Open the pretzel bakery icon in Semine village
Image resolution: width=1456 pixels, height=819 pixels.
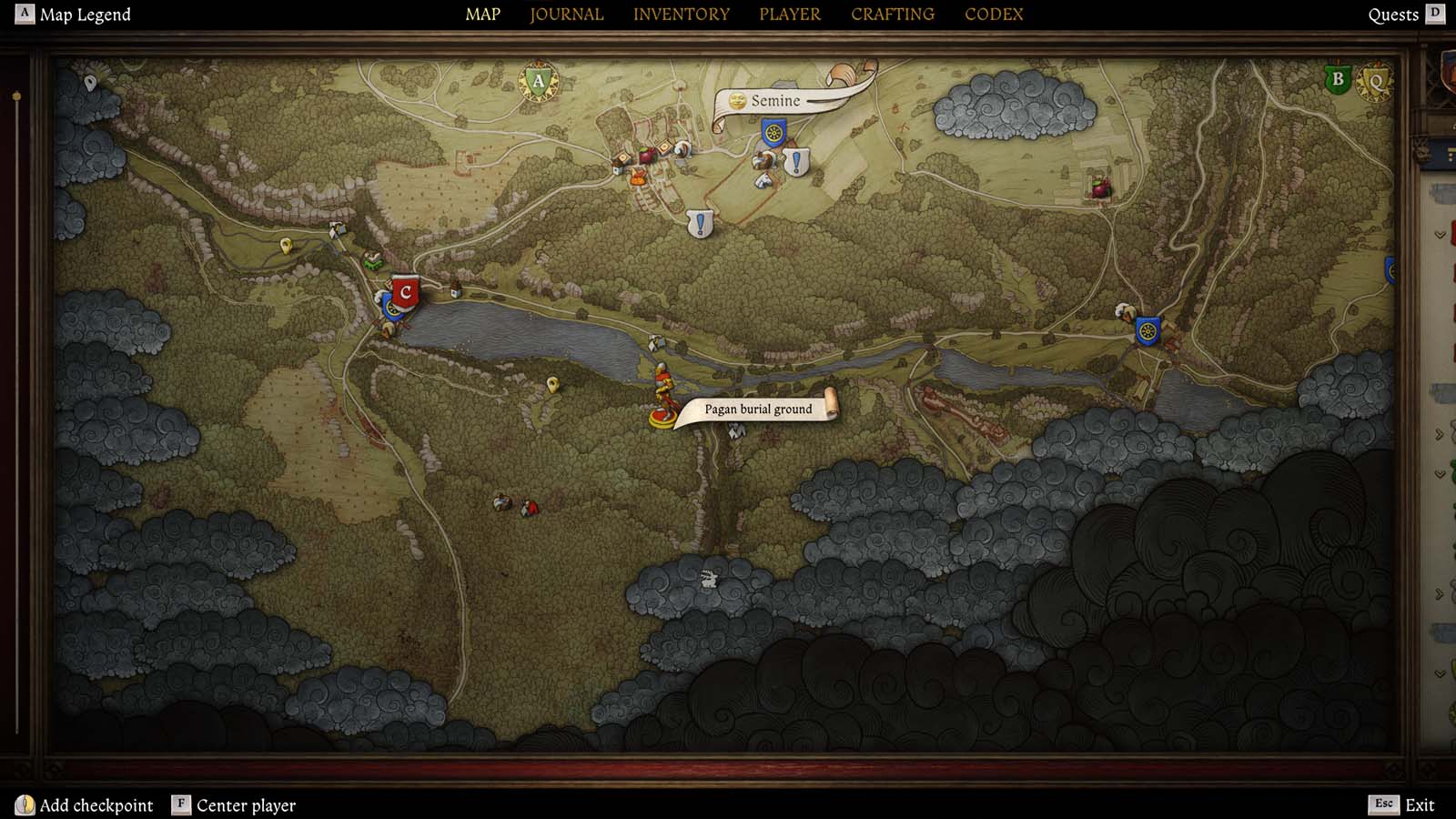[x=682, y=150]
